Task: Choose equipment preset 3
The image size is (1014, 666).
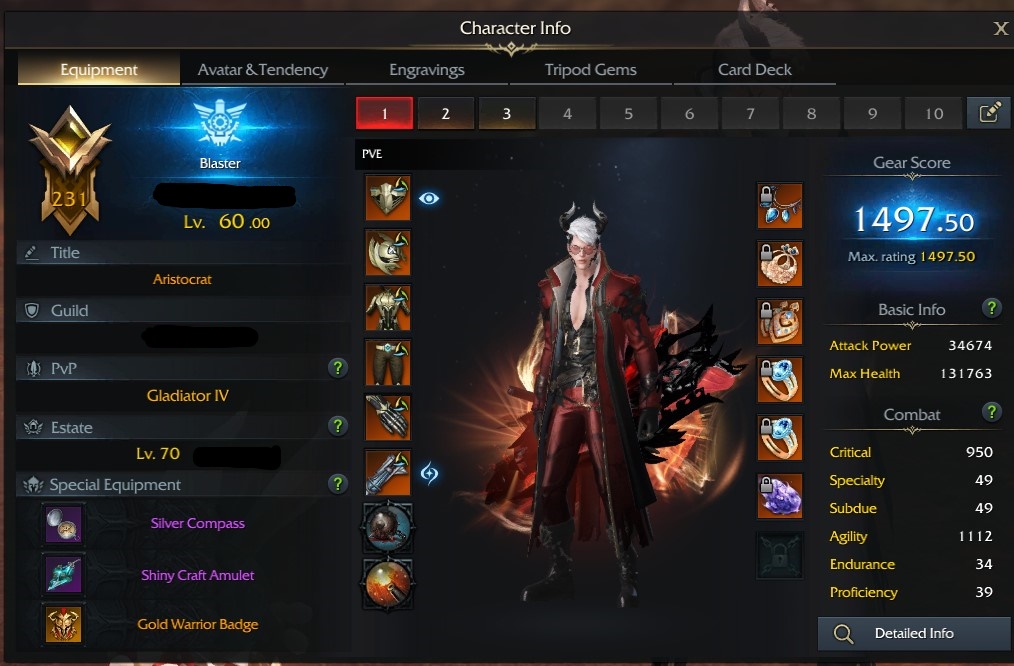Action: click(506, 114)
